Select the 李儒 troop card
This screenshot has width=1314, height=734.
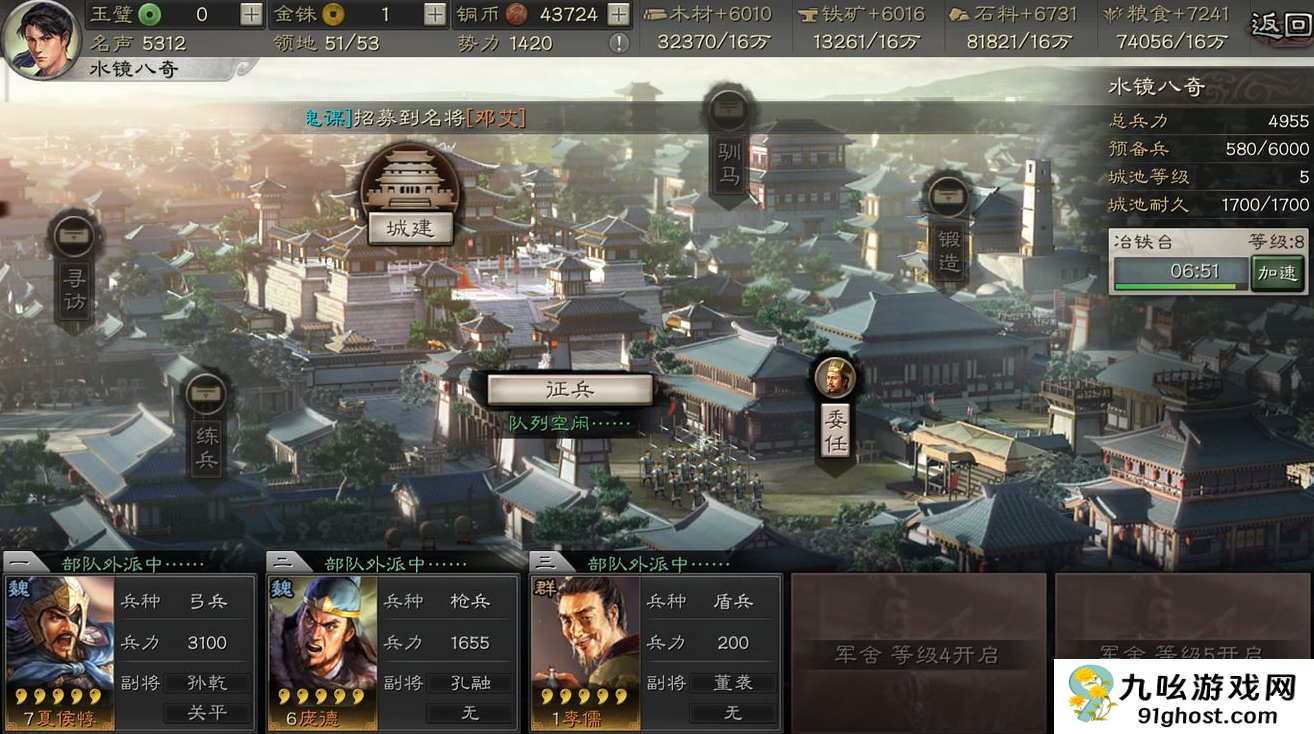584,651
